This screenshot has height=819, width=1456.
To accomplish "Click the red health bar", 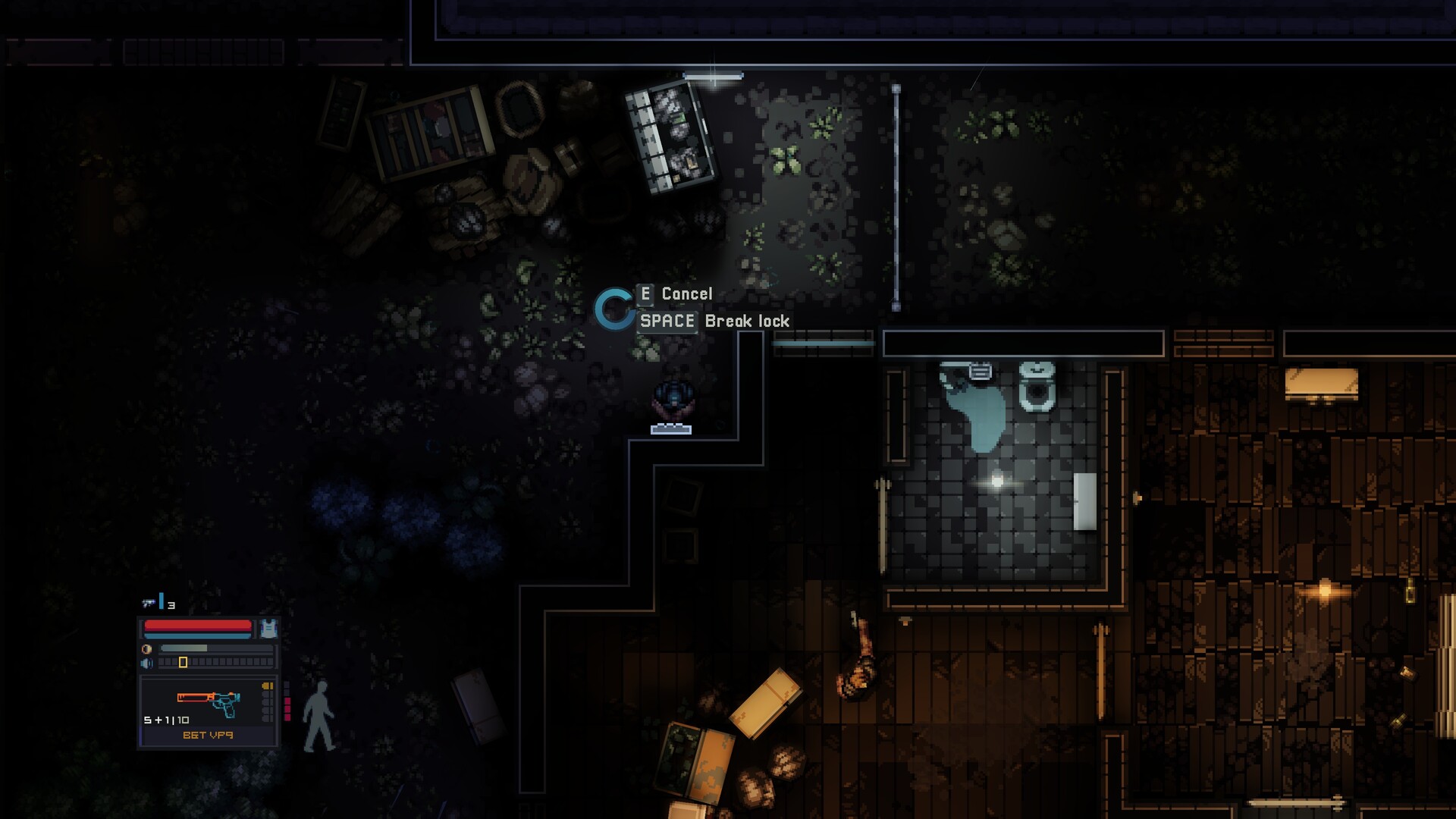I will [197, 625].
